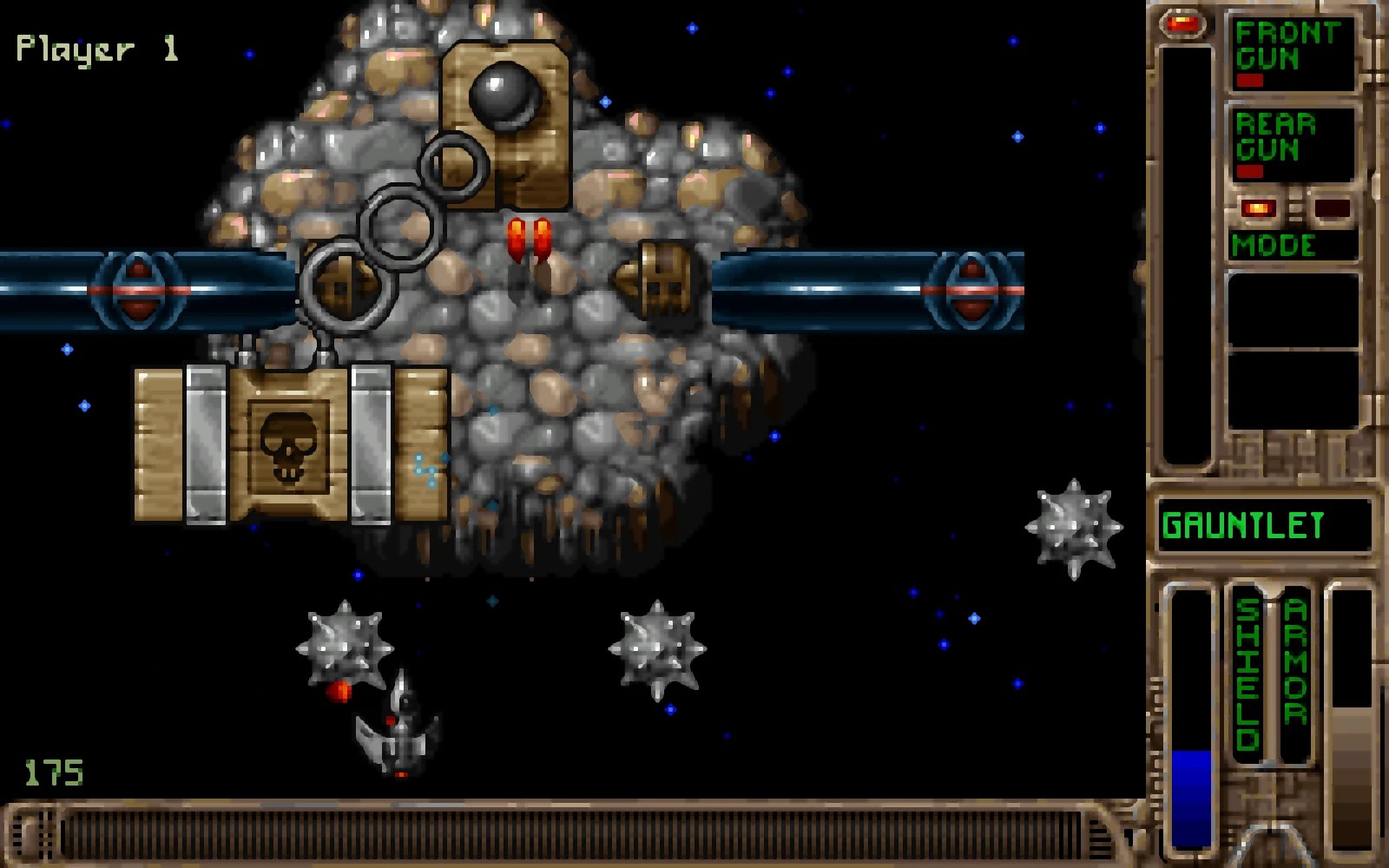
Task: Select the Rear Gun panel
Action: (1291, 143)
